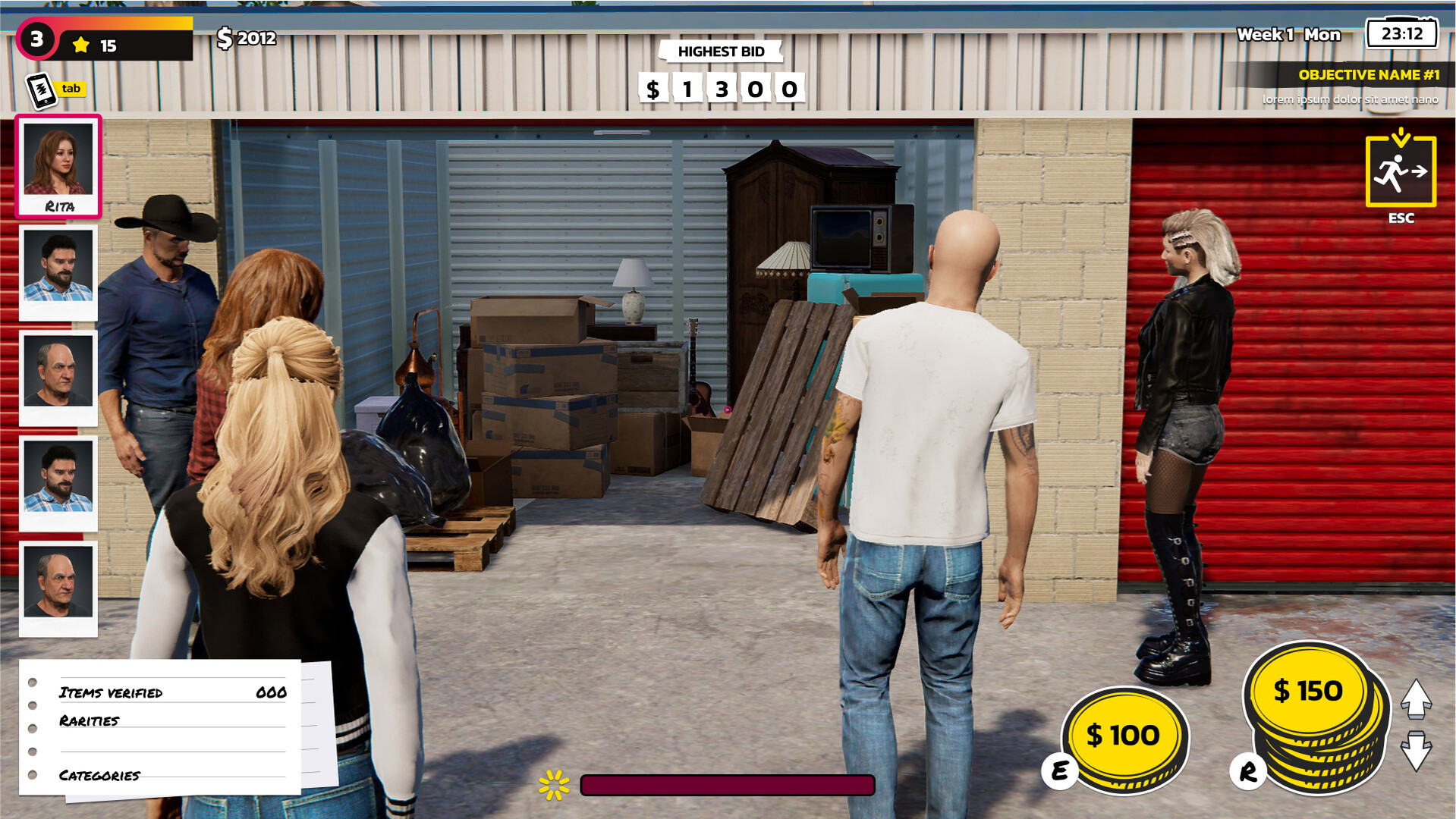Click the Items Verified counter
Viewport: 1456px width, 819px height.
click(x=112, y=692)
